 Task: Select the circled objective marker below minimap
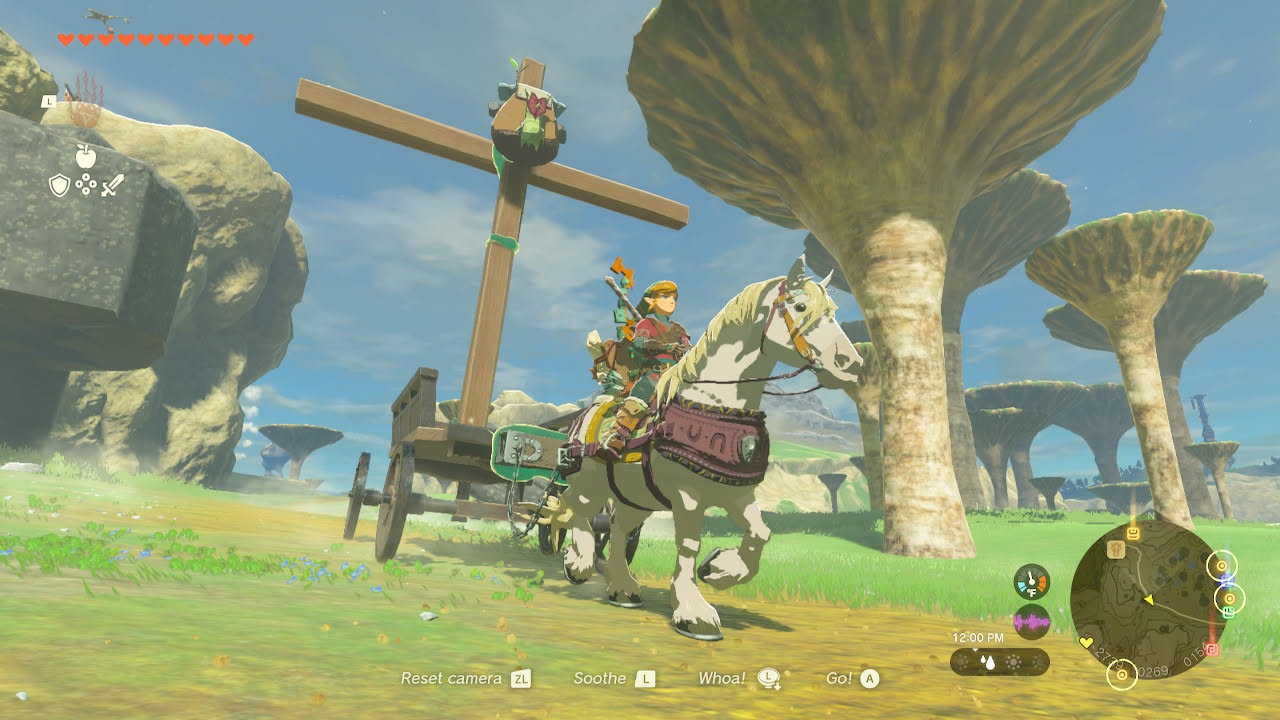tap(1122, 675)
